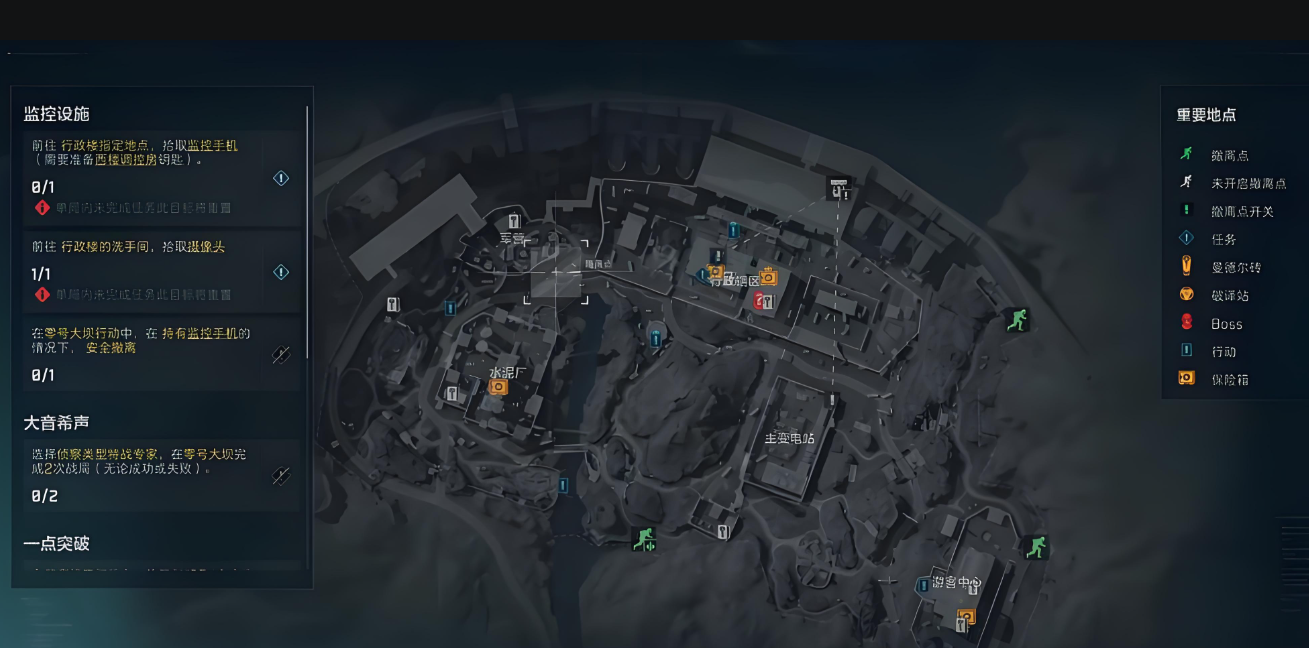Image resolution: width=1309 pixels, height=648 pixels.
Task: Click the mission list scrollbar
Action: coord(307,230)
